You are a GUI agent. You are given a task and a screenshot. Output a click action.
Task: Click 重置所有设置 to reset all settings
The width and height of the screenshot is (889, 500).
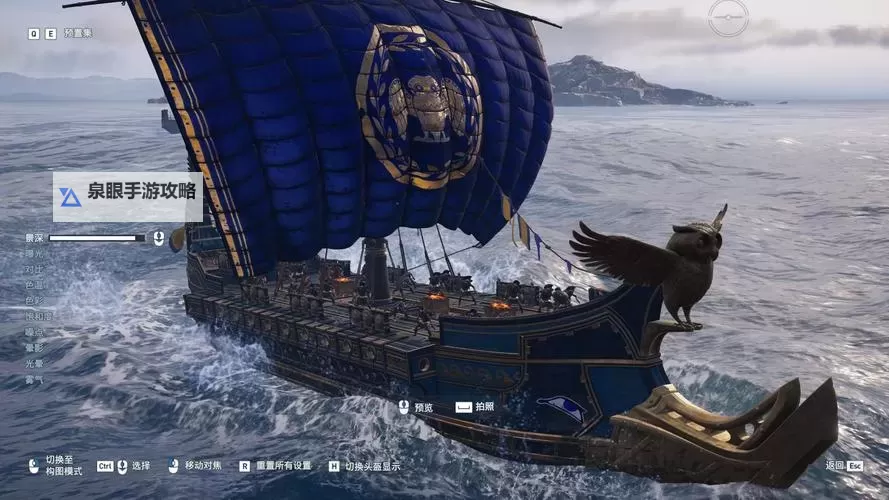[283, 466]
